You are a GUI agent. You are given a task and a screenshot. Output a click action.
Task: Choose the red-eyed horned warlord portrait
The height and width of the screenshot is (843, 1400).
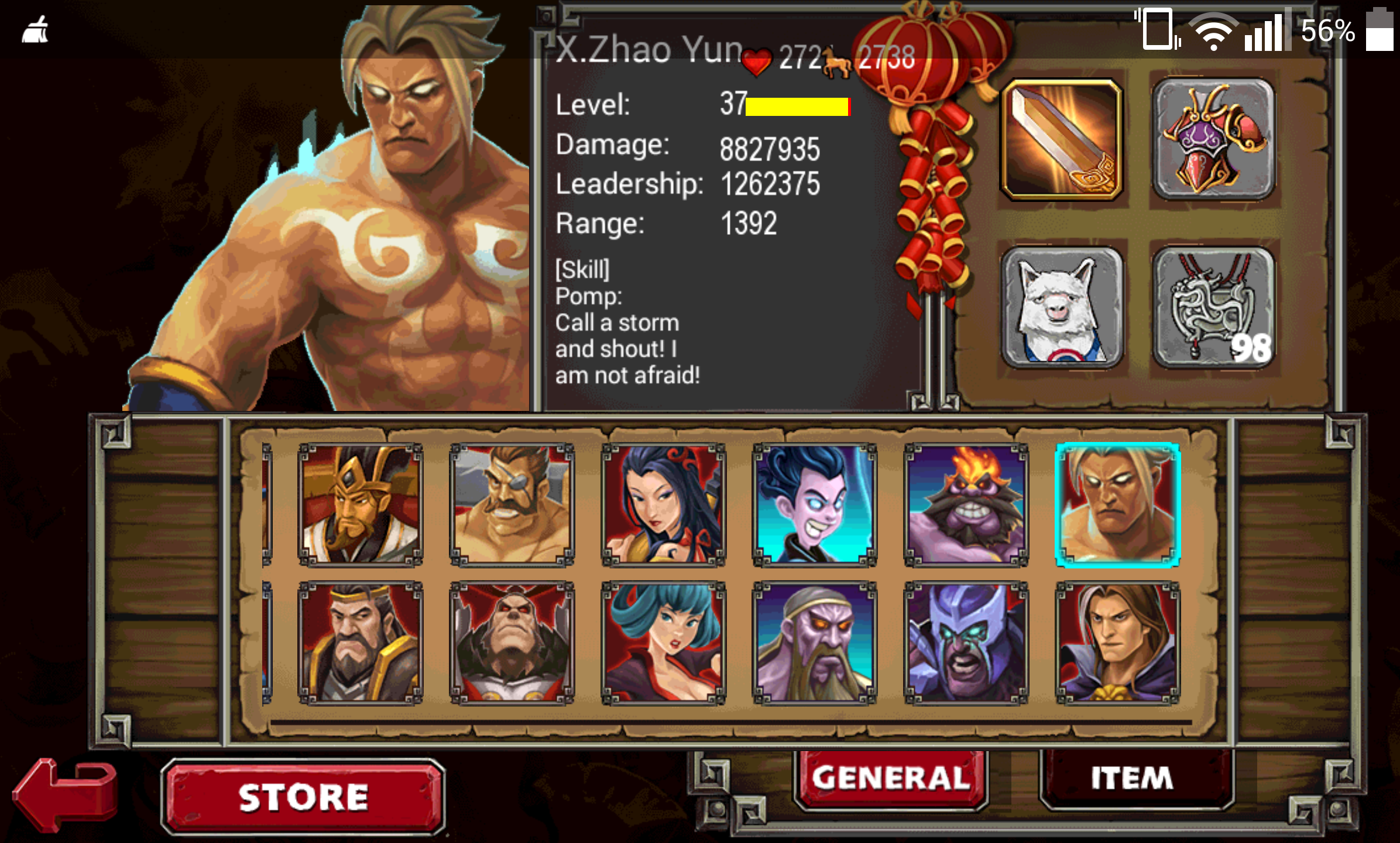(x=512, y=643)
